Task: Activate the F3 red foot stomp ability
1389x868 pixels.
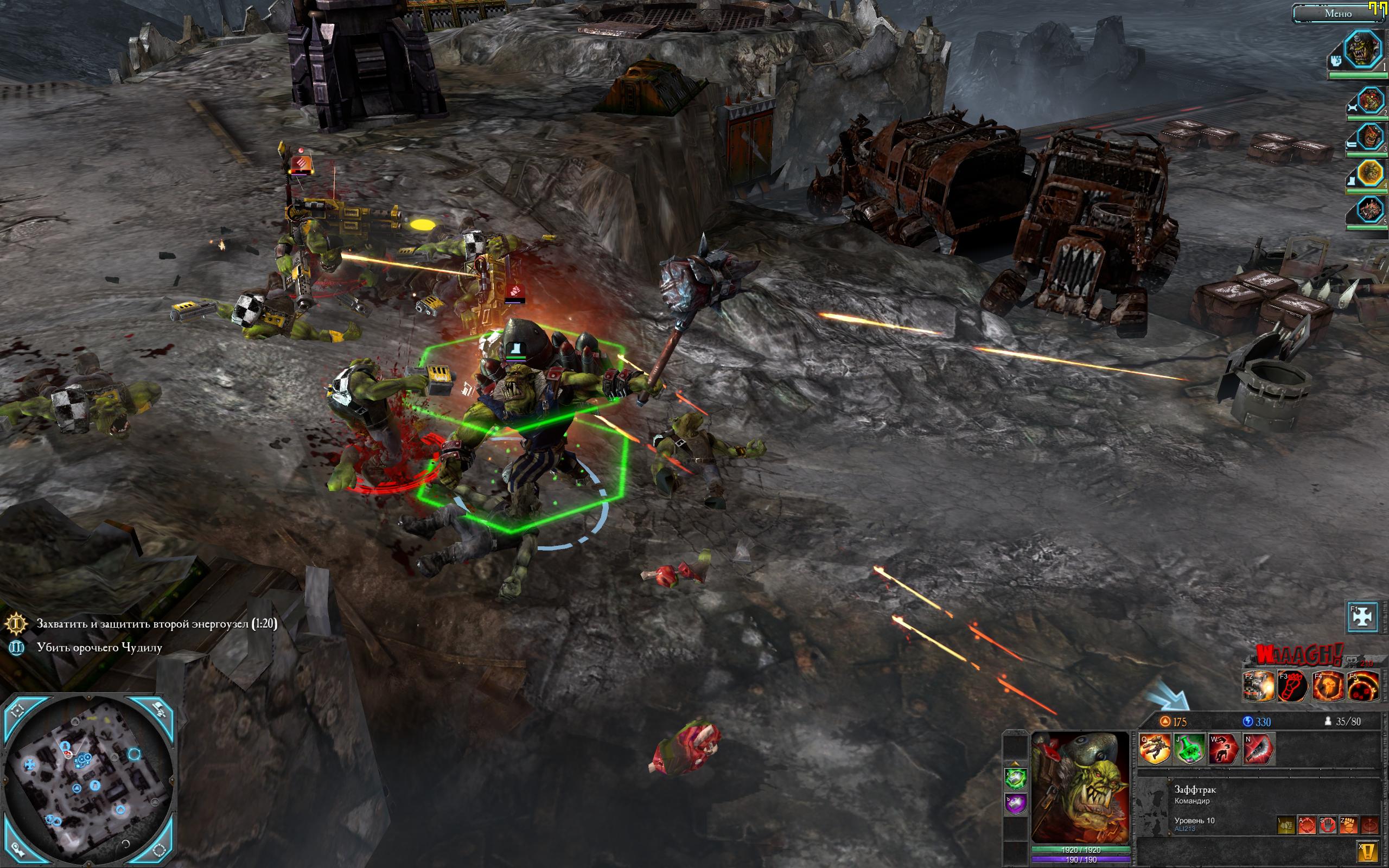Action: (x=1292, y=686)
